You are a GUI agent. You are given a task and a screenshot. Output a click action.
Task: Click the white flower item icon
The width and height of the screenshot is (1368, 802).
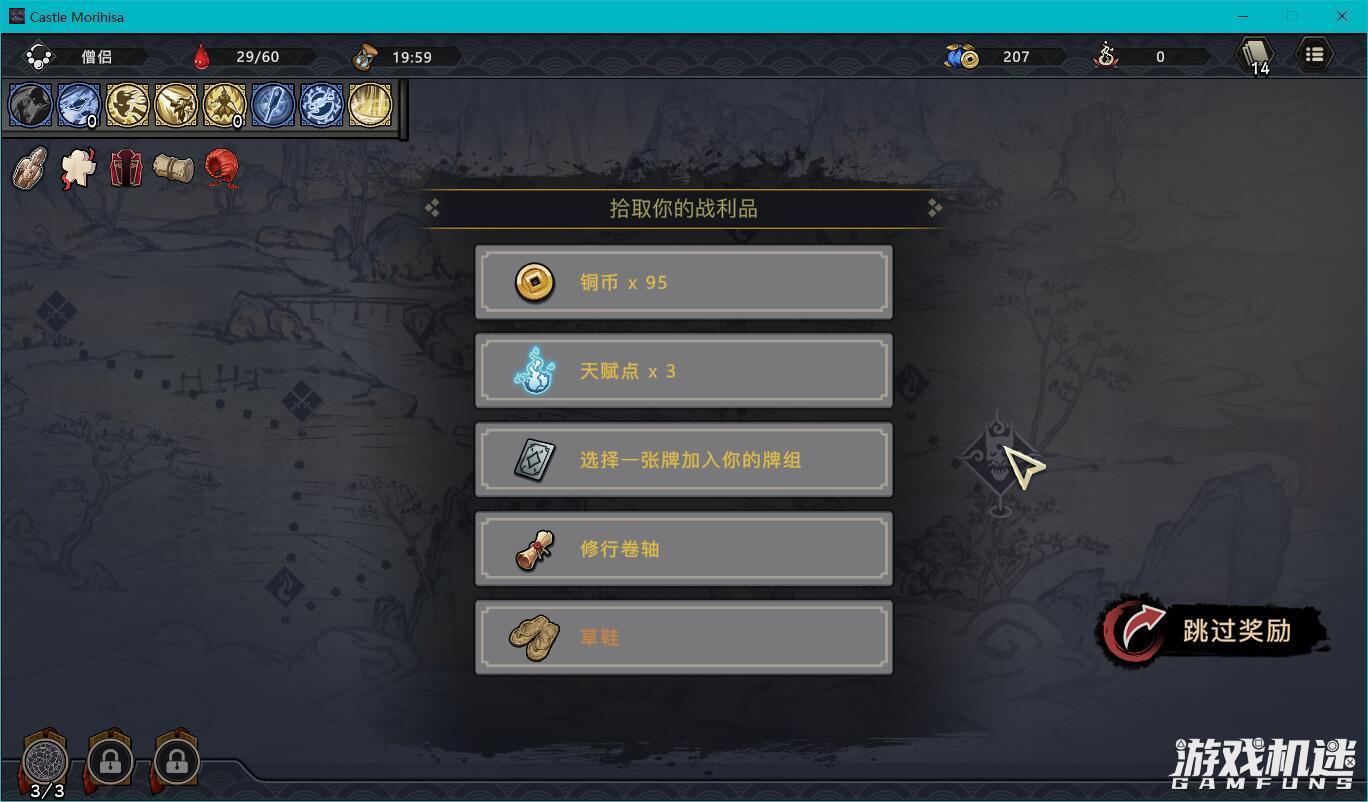tap(77, 168)
